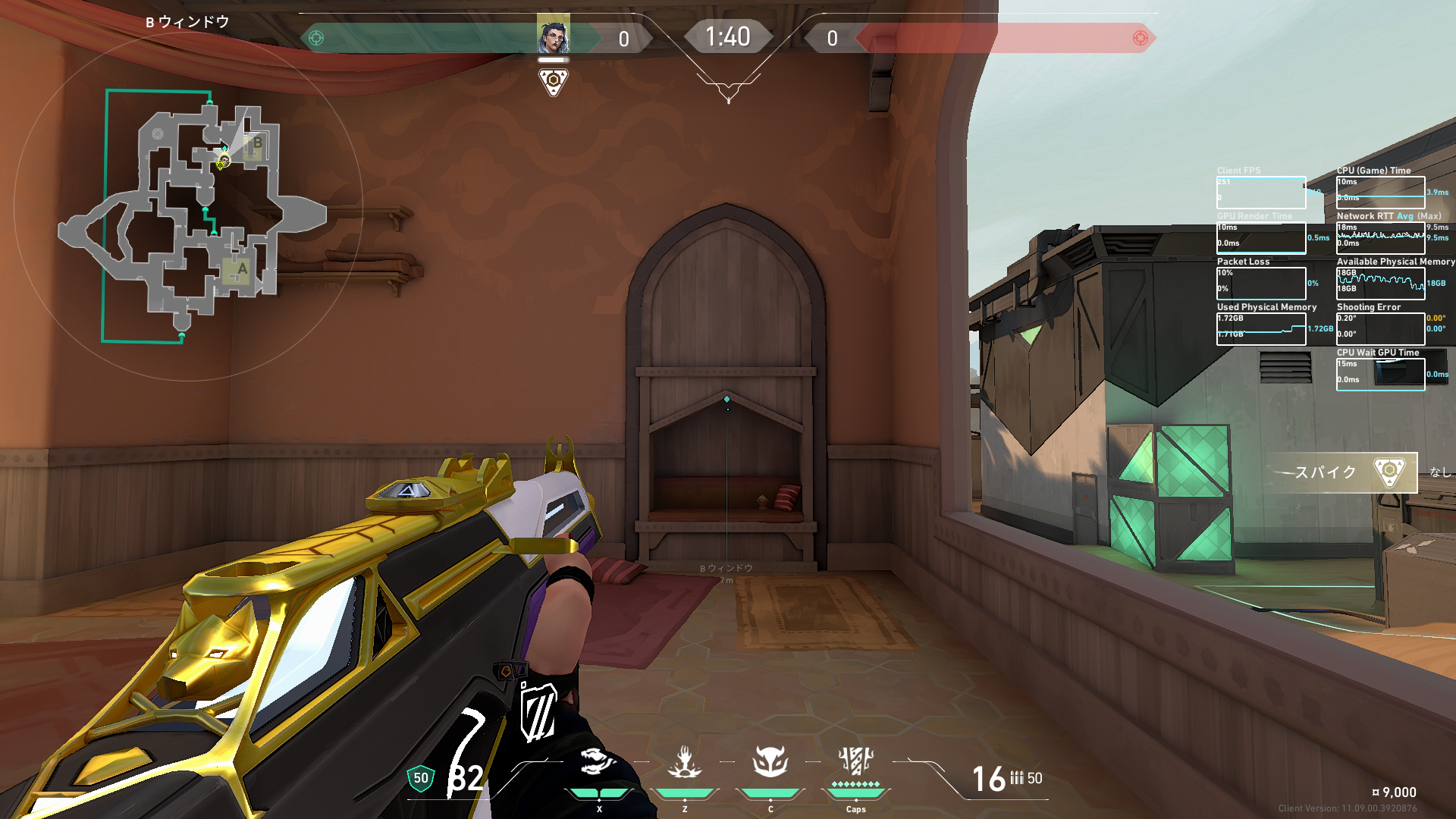The width and height of the screenshot is (1456, 819).
Task: Activate the Haunt ability above C
Action: pyautogui.click(x=770, y=761)
